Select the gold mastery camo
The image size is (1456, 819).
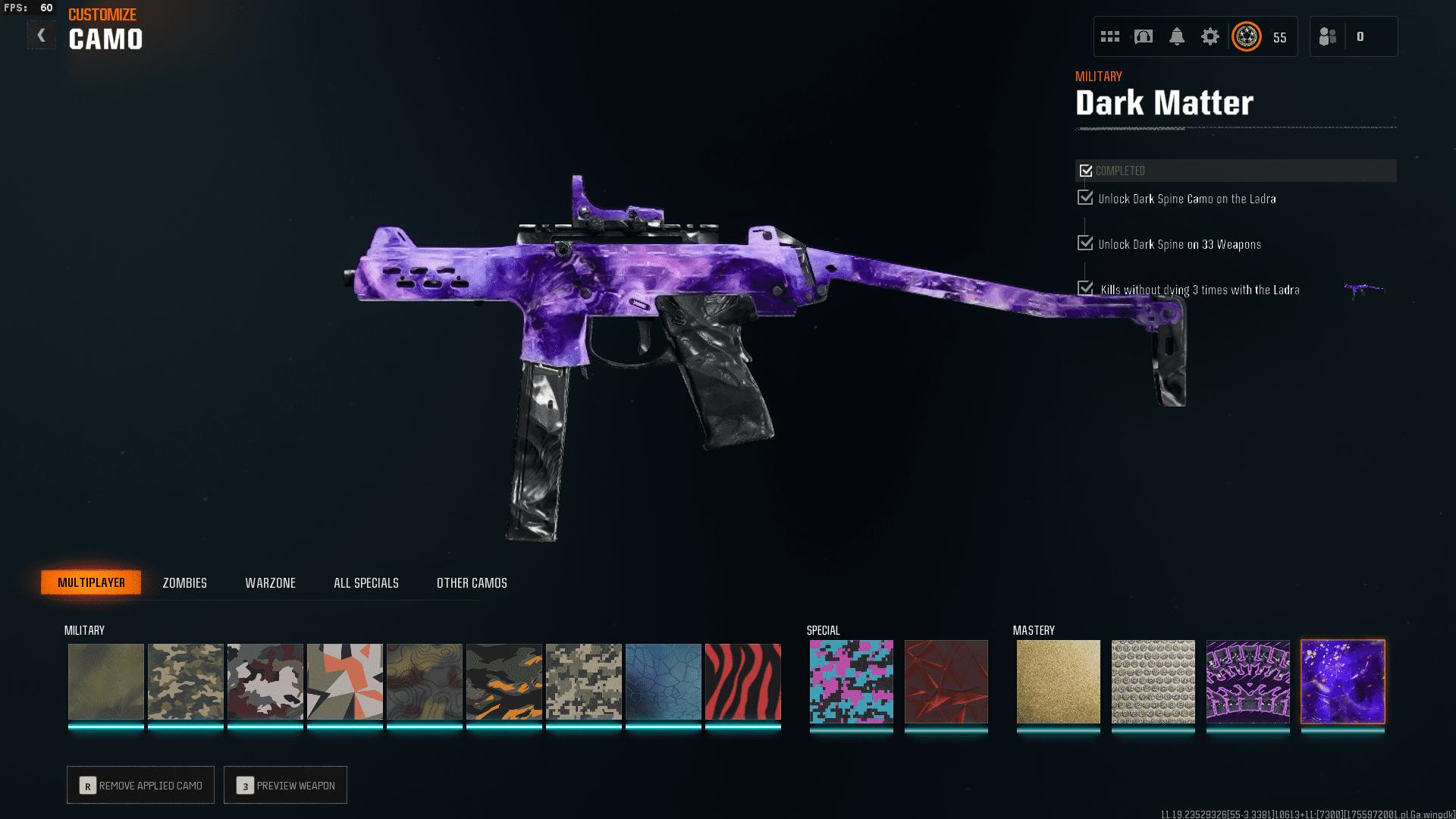coord(1058,681)
